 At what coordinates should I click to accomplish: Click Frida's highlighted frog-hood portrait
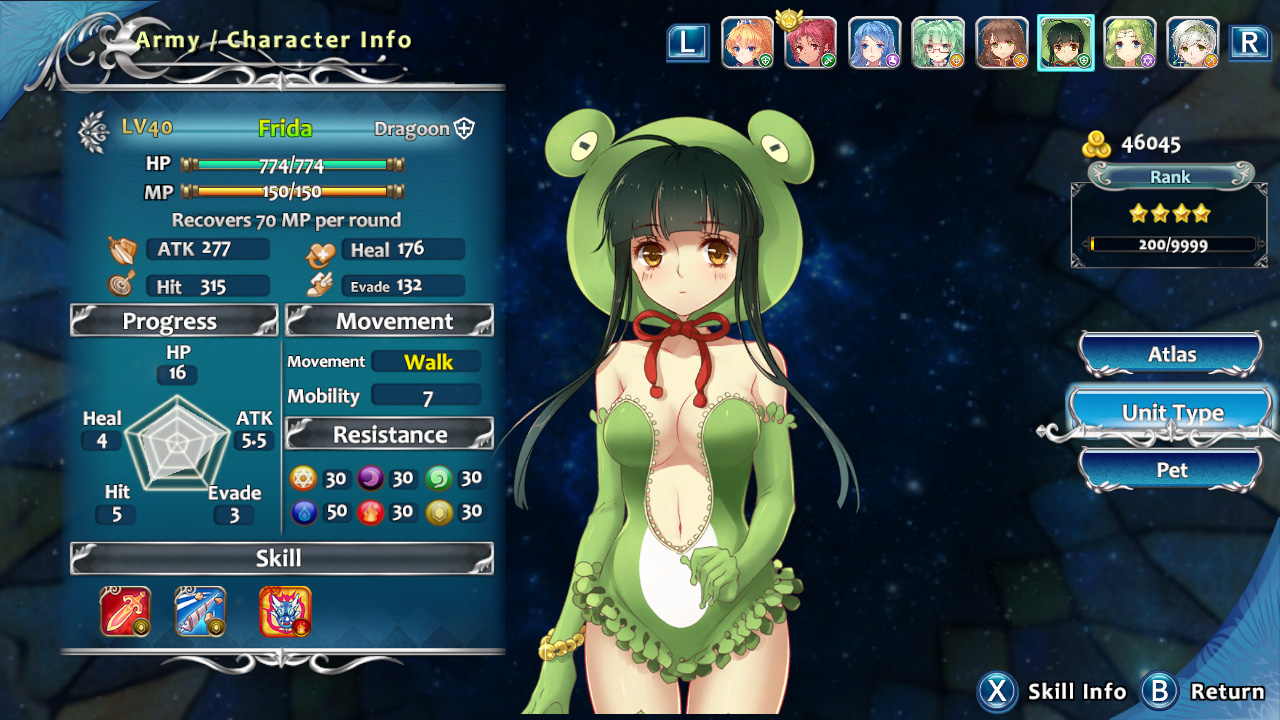click(x=1066, y=43)
